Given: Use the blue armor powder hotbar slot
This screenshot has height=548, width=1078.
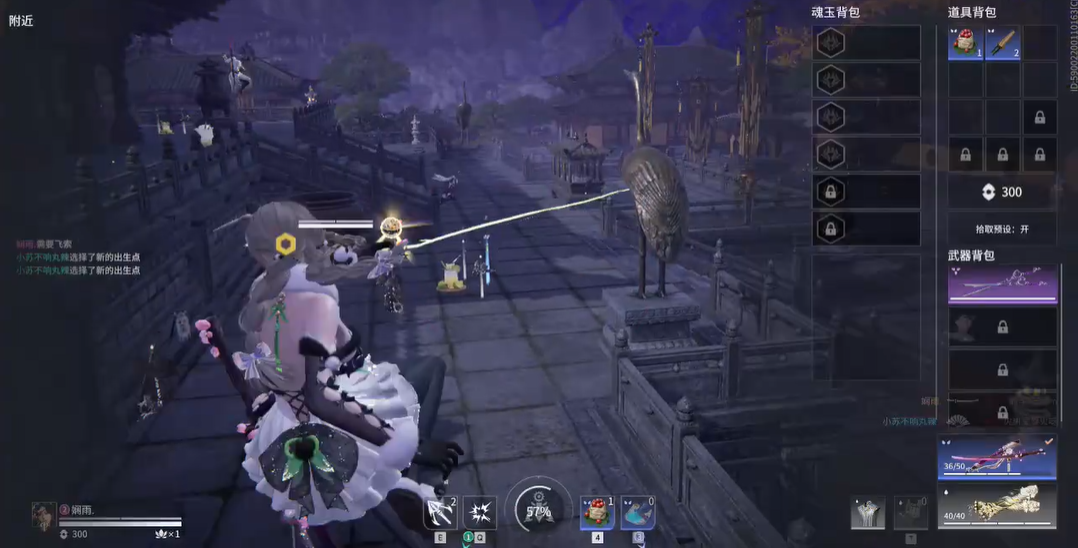Looking at the screenshot, I should (638, 513).
